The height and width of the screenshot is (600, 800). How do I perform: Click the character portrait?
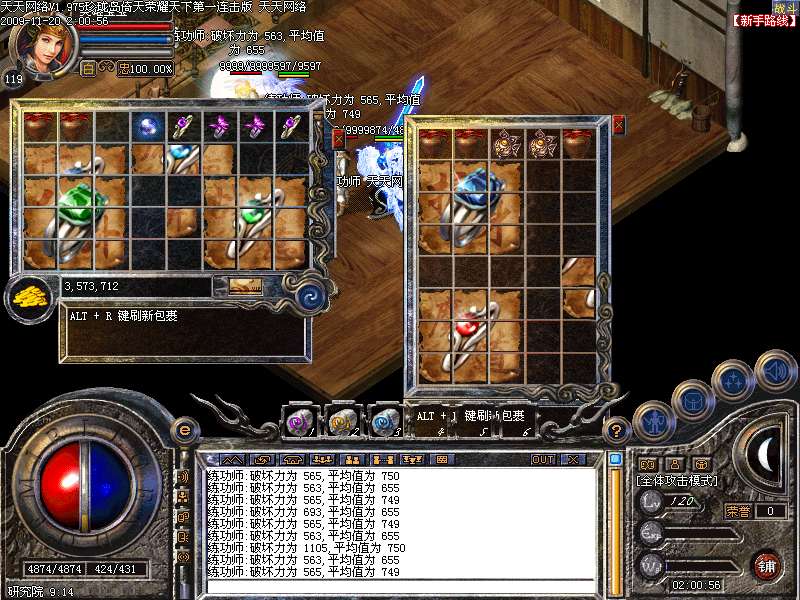pos(43,43)
